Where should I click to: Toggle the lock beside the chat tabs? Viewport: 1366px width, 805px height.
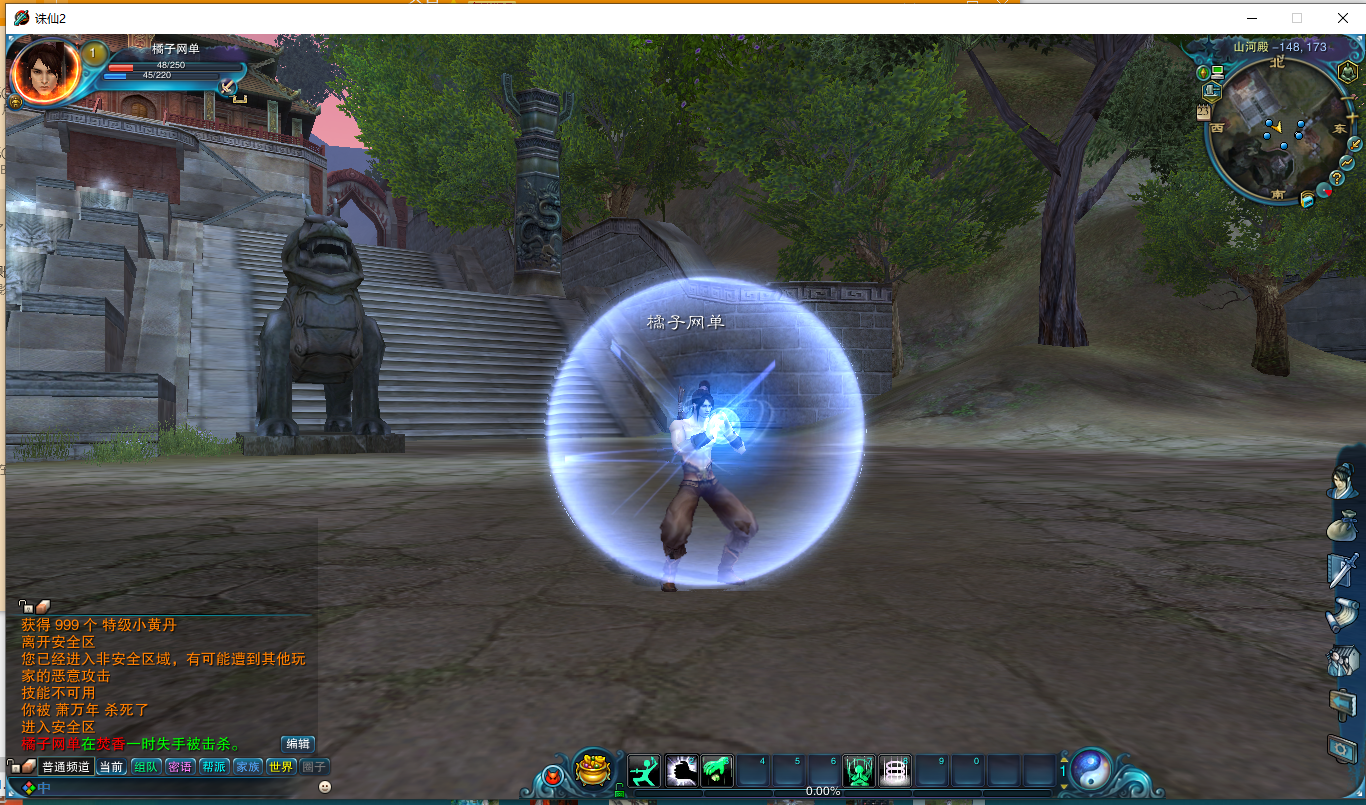pos(14,766)
